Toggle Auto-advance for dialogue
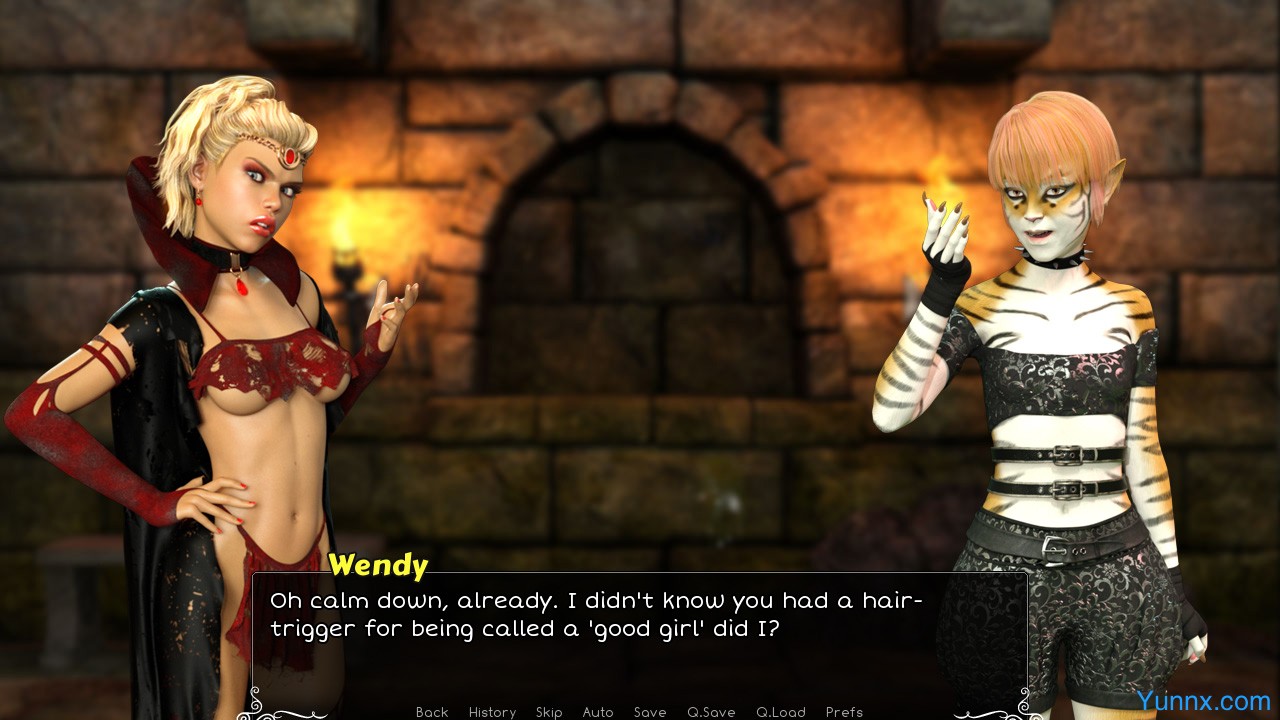Viewport: 1280px width, 720px height. point(598,712)
